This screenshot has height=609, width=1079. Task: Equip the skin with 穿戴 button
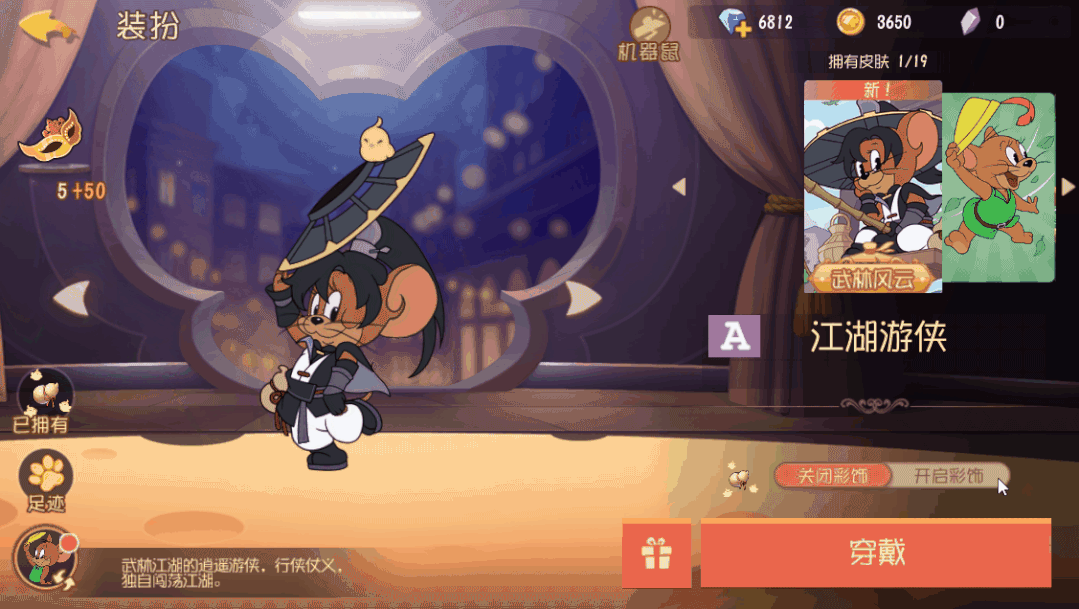click(x=876, y=553)
